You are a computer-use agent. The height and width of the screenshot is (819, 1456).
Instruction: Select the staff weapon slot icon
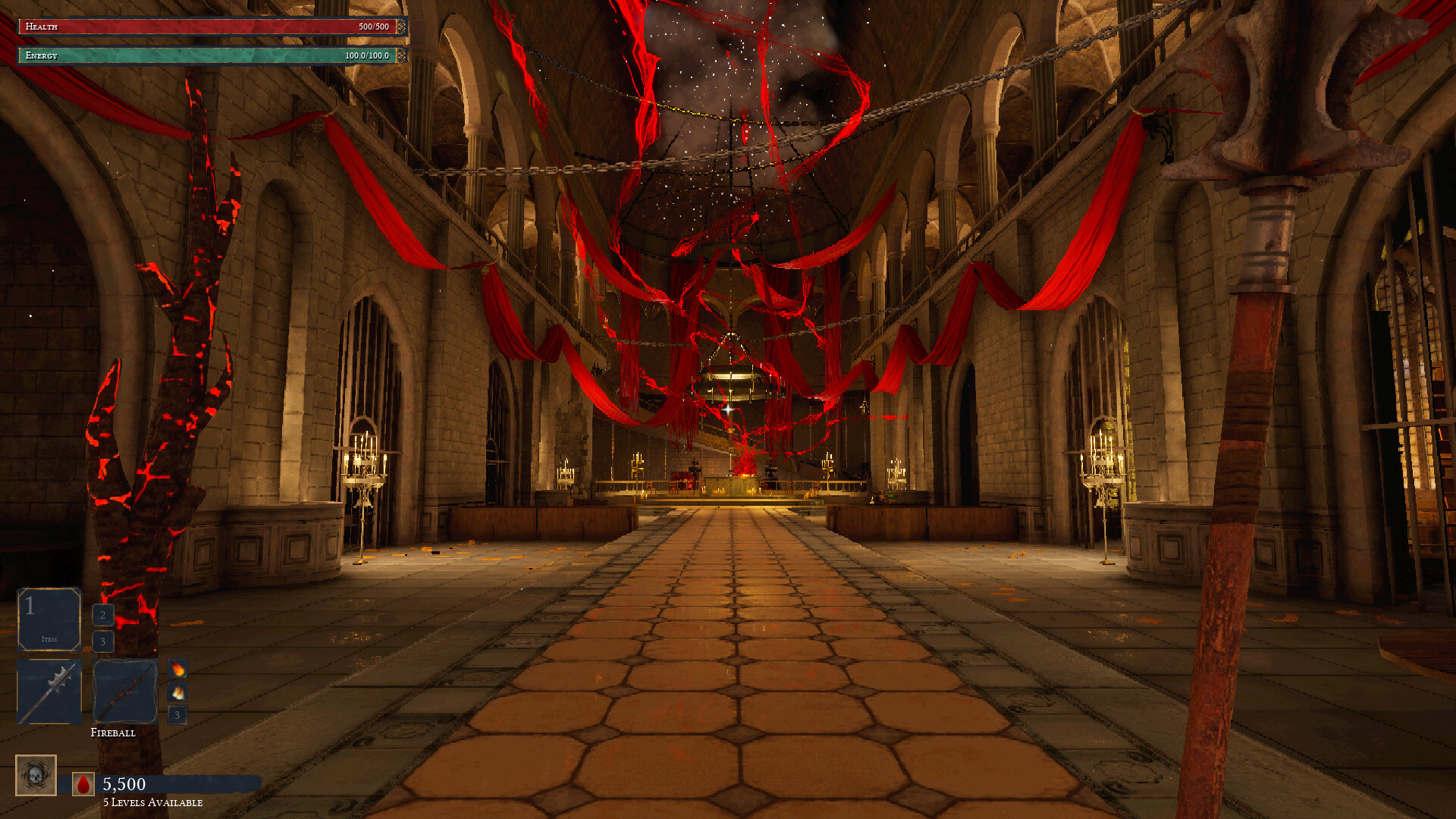click(124, 691)
